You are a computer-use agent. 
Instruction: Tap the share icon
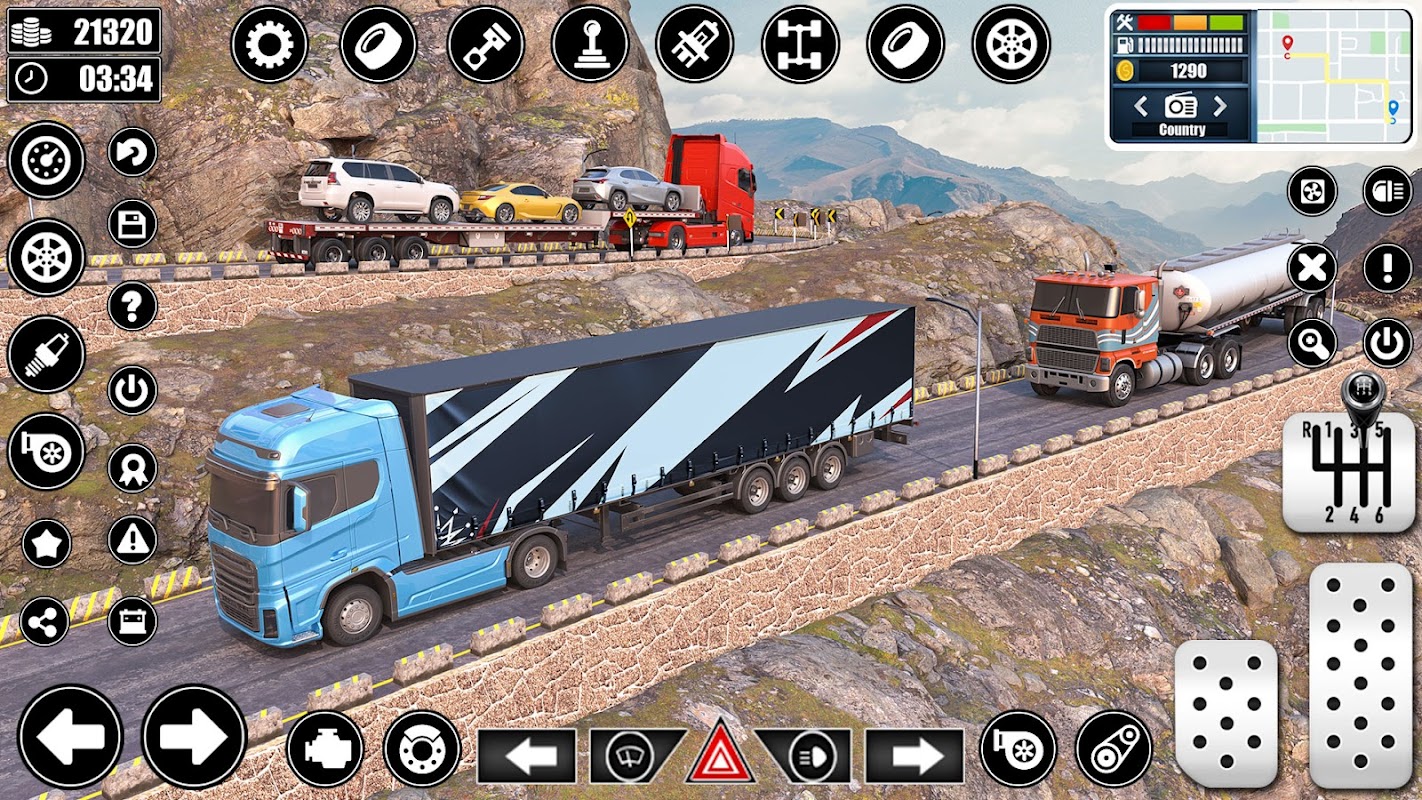(x=45, y=622)
